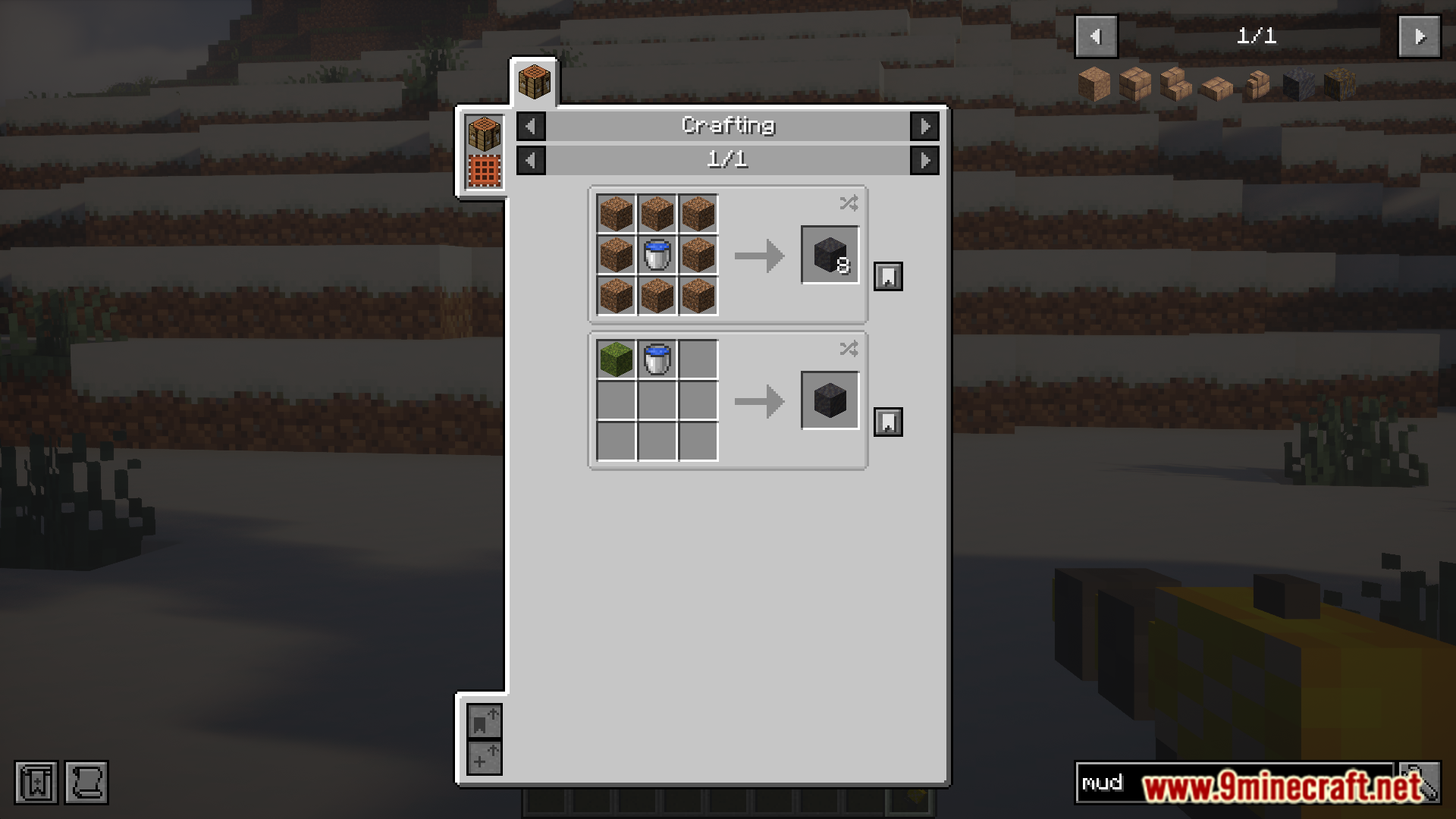Go to the previous recipe category
The width and height of the screenshot is (1456, 819).
coord(531,127)
